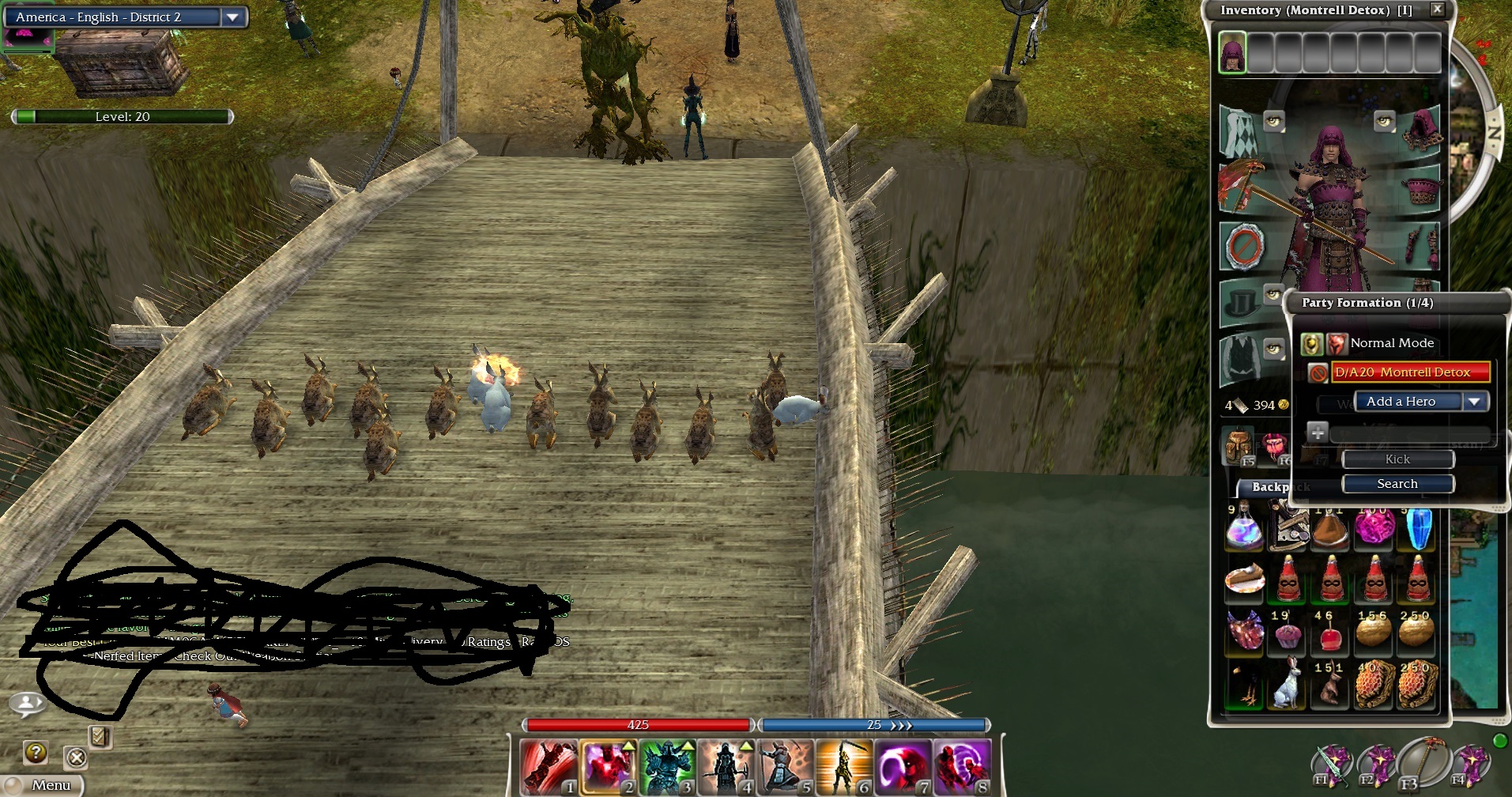Cast skill 8 on the skill bar
The height and width of the screenshot is (797, 1512).
961,767
